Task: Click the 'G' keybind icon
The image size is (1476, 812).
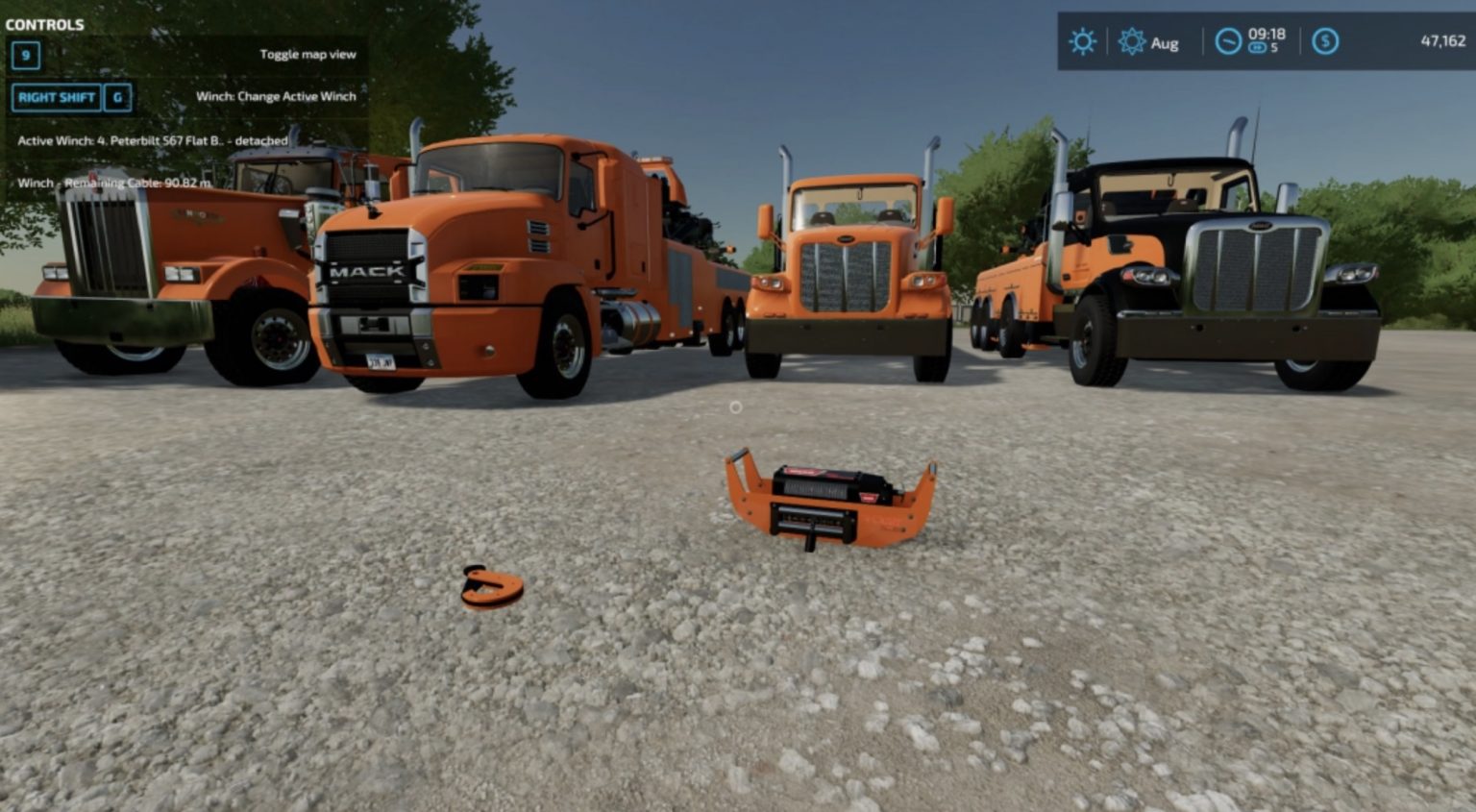Action: pos(117,97)
